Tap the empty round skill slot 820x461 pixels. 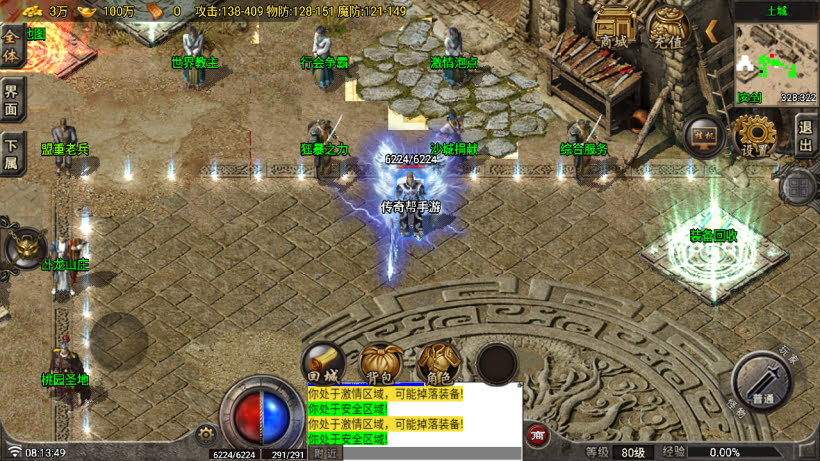(x=496, y=365)
